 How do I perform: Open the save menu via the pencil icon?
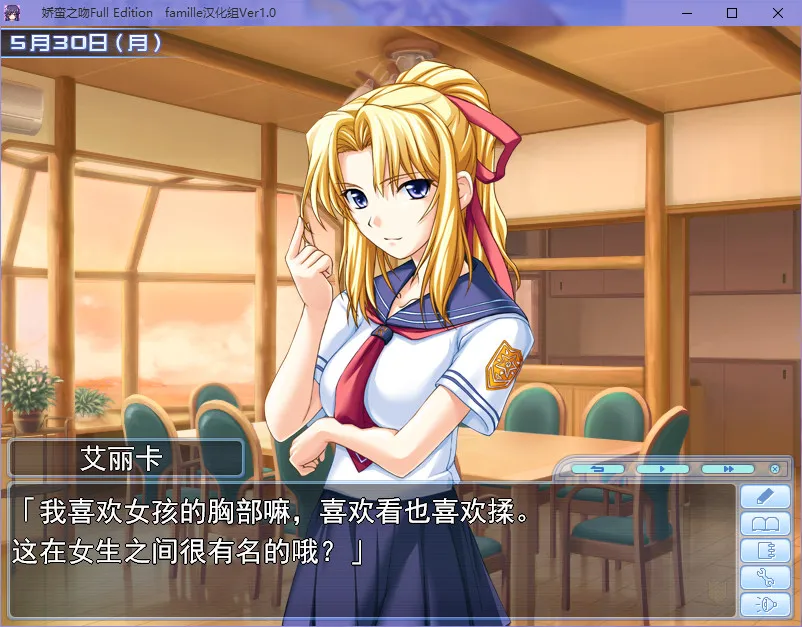pyautogui.click(x=765, y=495)
